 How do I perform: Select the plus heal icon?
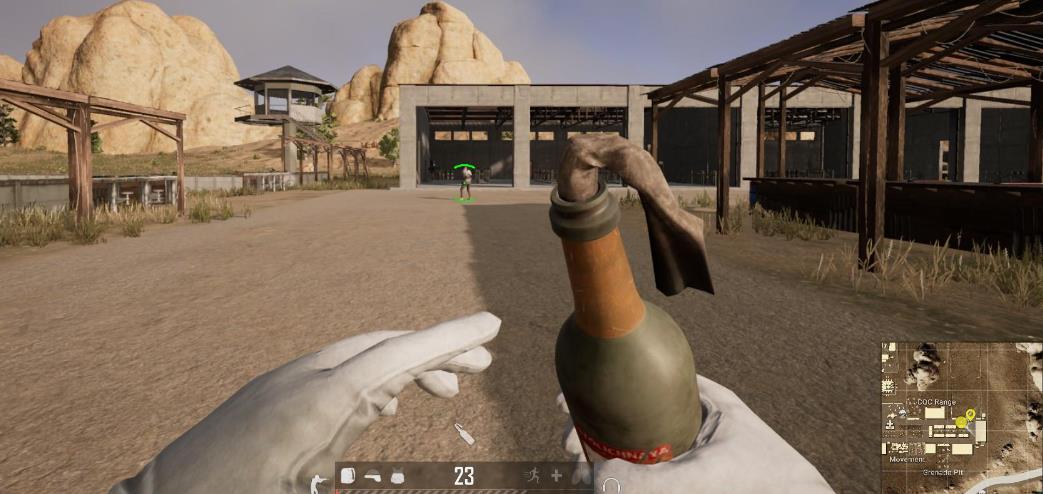pyautogui.click(x=557, y=476)
